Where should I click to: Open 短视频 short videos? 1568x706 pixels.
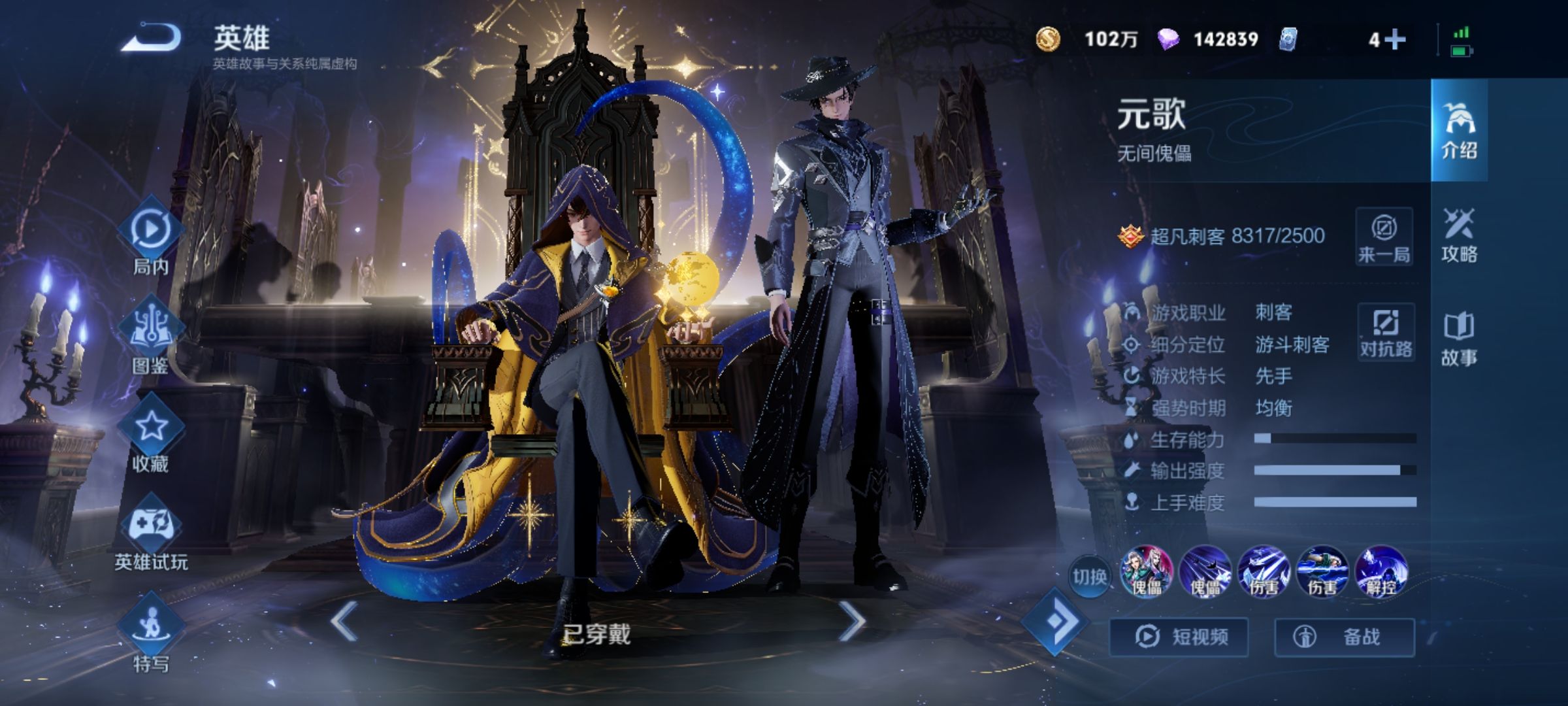[x=1179, y=637]
